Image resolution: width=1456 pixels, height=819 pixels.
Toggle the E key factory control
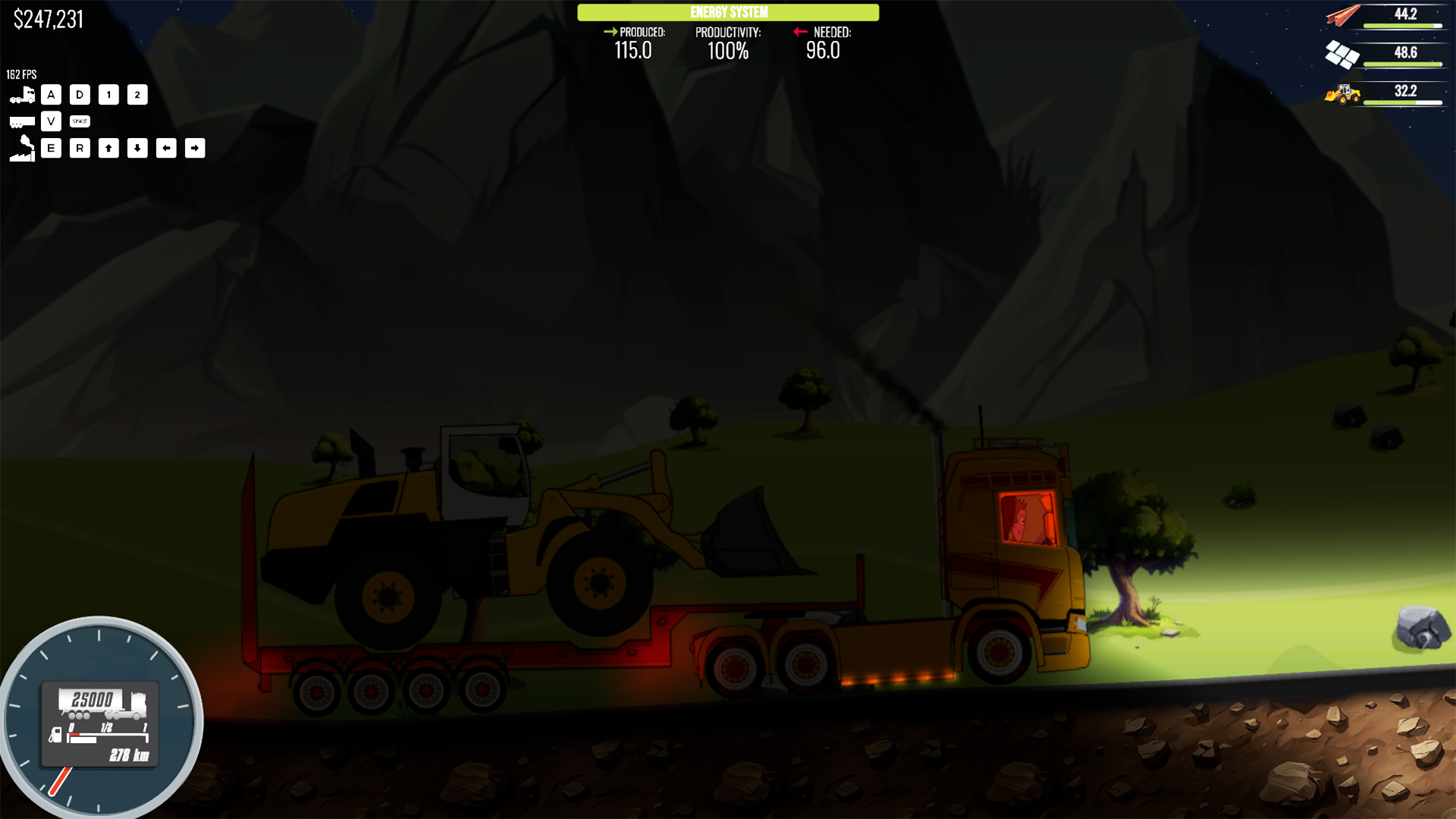(51, 149)
